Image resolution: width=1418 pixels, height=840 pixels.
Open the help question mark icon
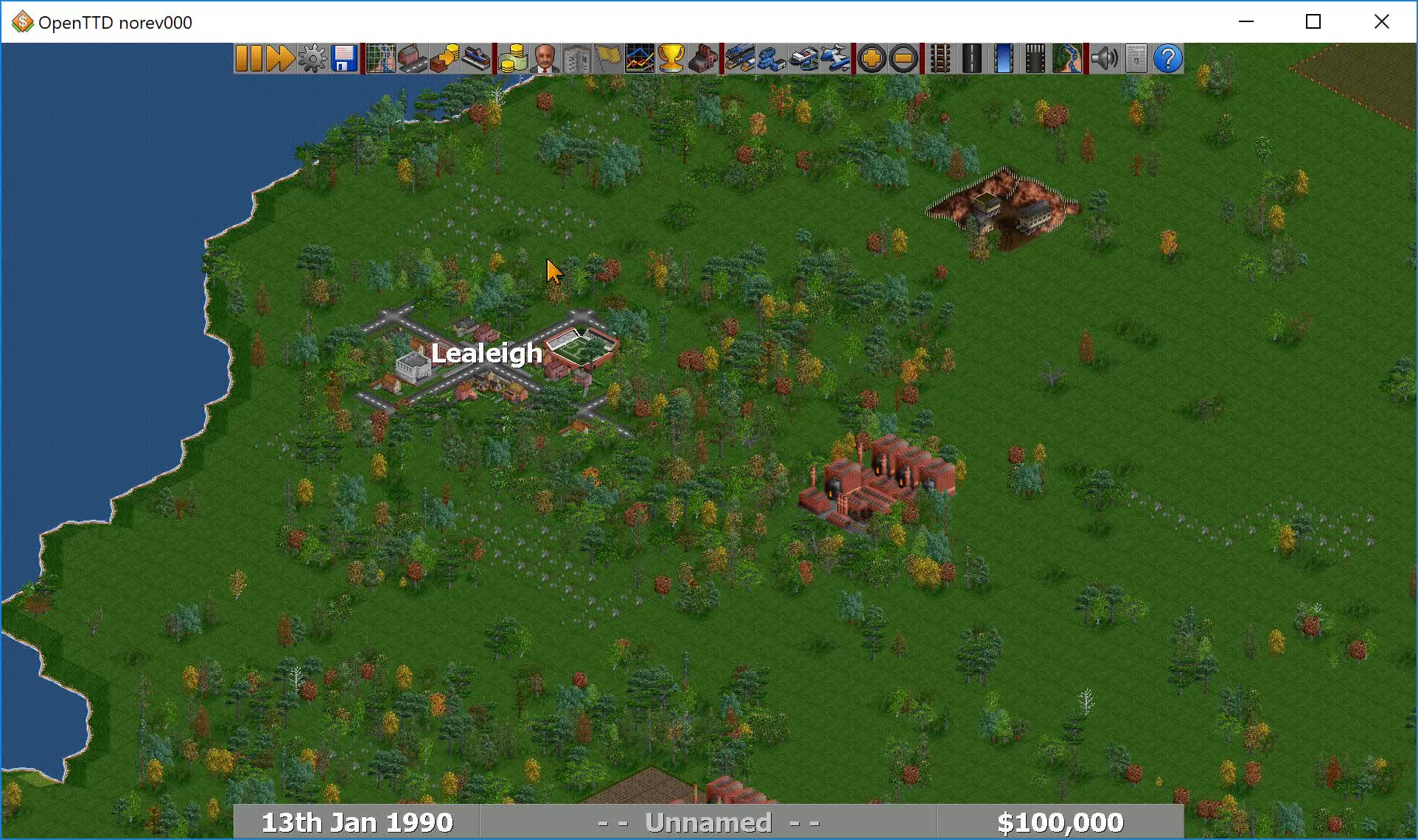click(1168, 59)
